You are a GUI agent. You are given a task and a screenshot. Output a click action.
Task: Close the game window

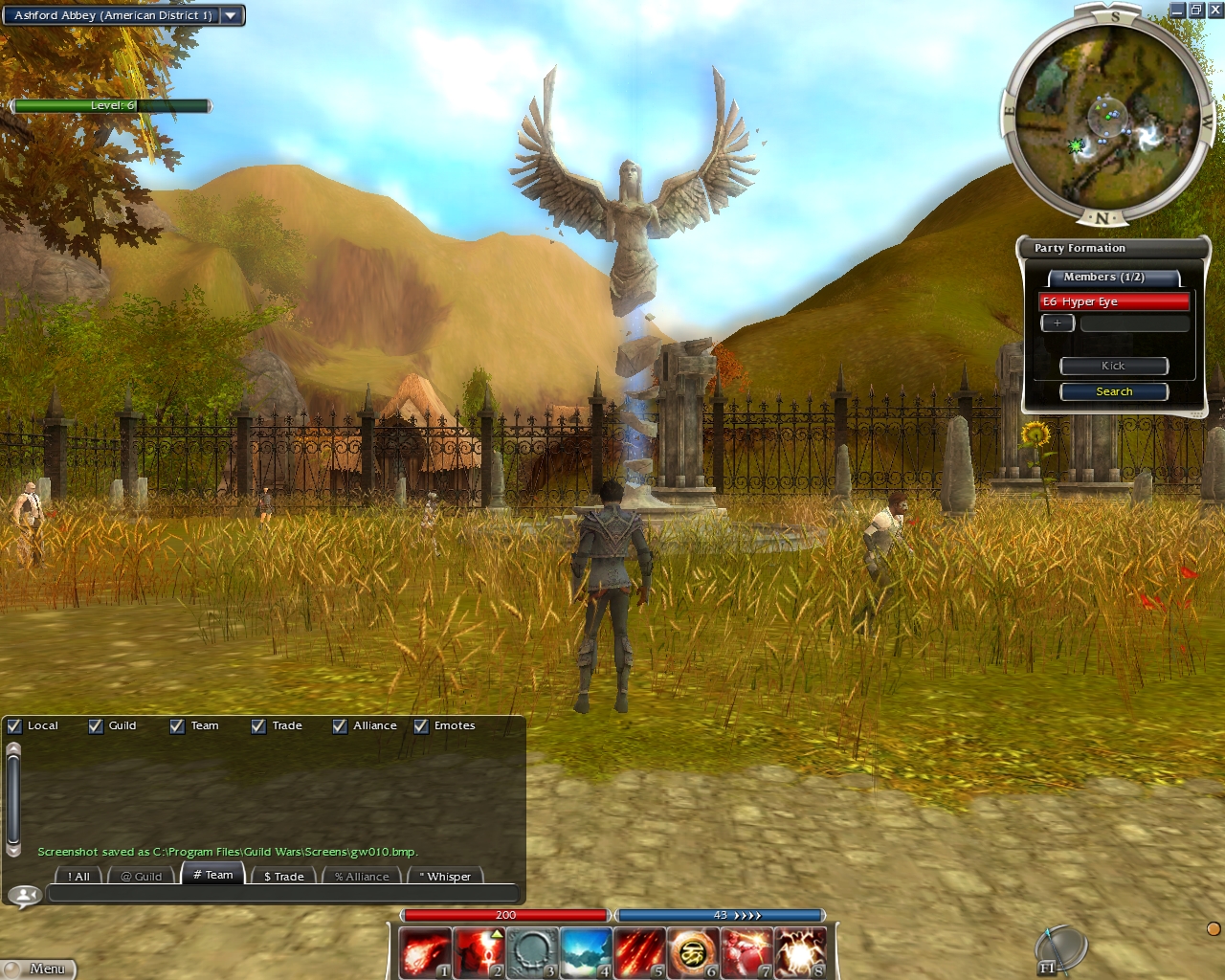(1215, 11)
